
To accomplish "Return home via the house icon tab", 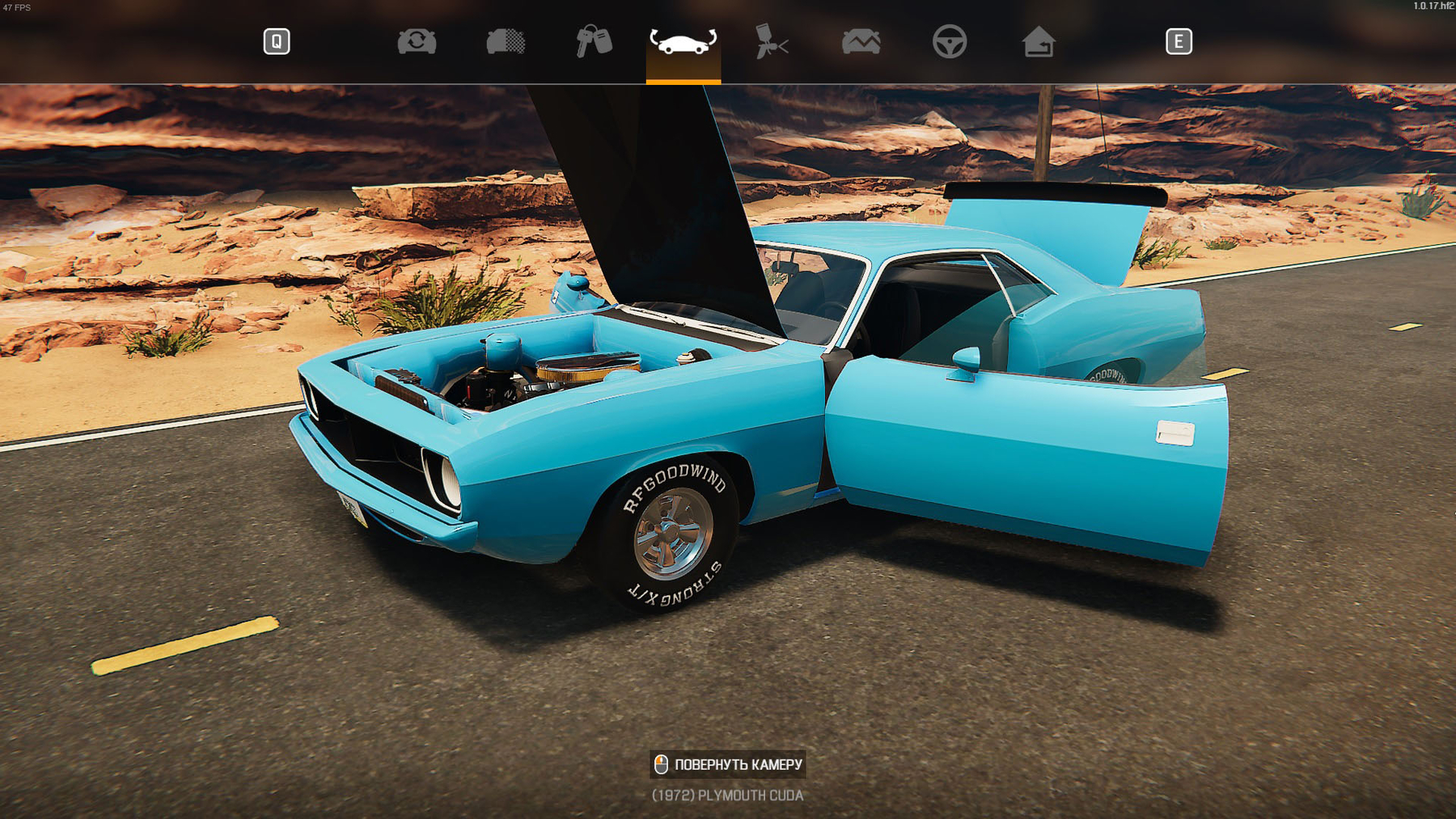I will pos(1038,42).
